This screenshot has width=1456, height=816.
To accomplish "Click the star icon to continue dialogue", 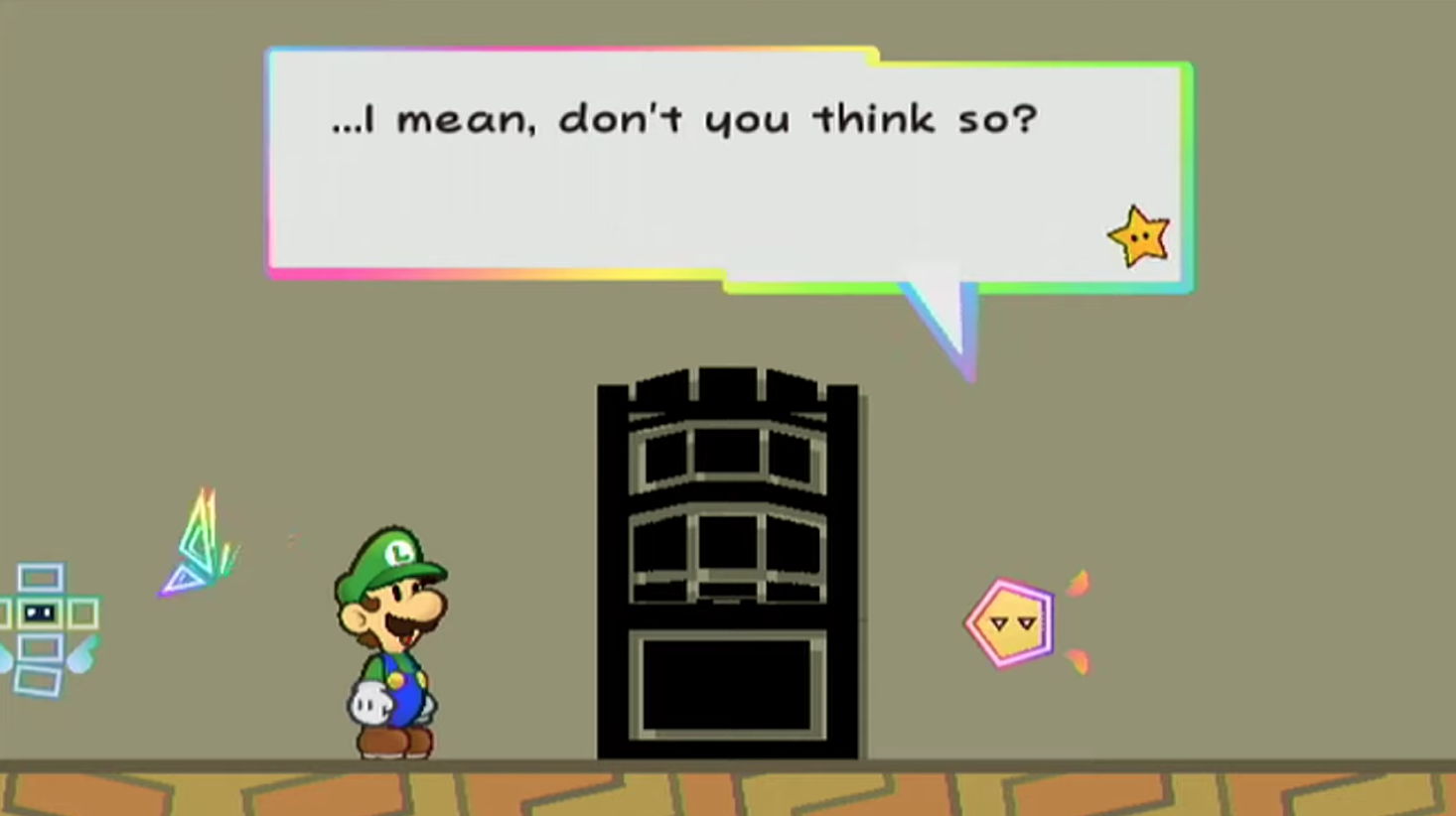I will (1138, 236).
